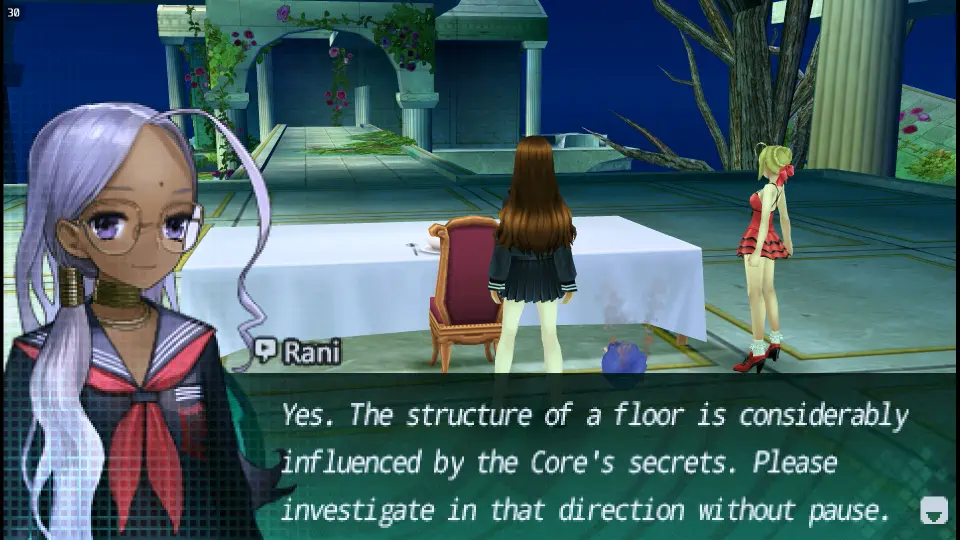Viewport: 960px width, 540px height.
Task: Advance dialogue with the down-arrow continue indicator
Action: [x=933, y=510]
